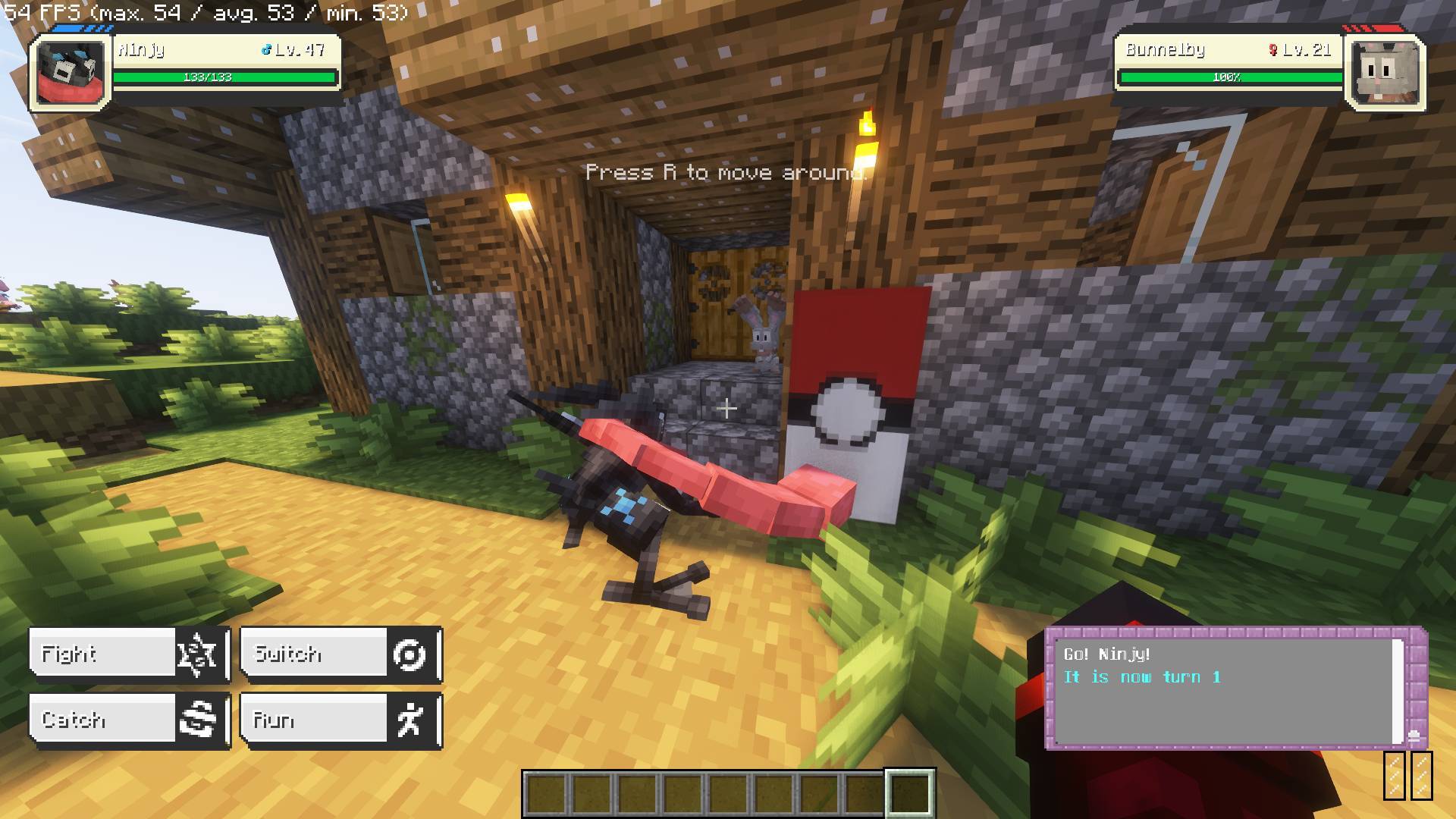This screenshot has width=1456, height=819.
Task: Select the Fight attack star icon
Action: [x=196, y=654]
